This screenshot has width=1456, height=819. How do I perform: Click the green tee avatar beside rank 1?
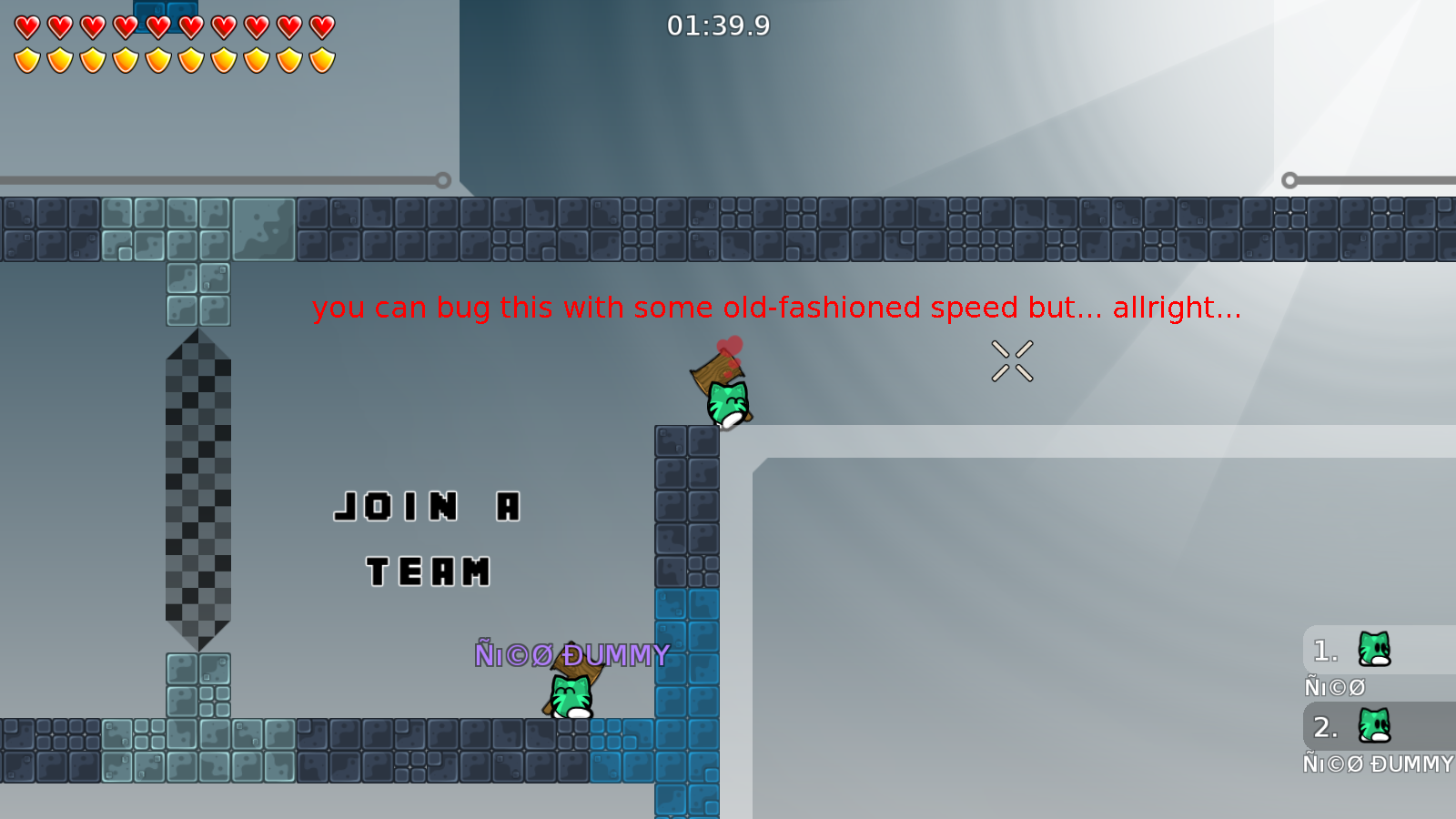pos(1374,648)
